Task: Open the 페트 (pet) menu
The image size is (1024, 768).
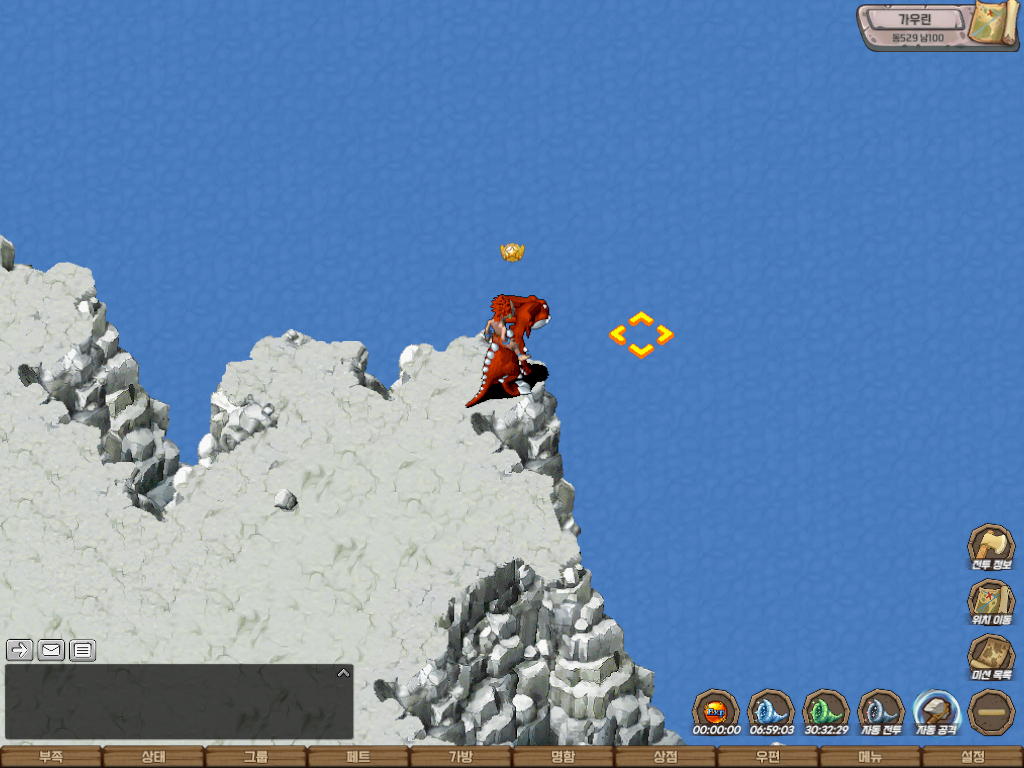Action: (x=358, y=757)
